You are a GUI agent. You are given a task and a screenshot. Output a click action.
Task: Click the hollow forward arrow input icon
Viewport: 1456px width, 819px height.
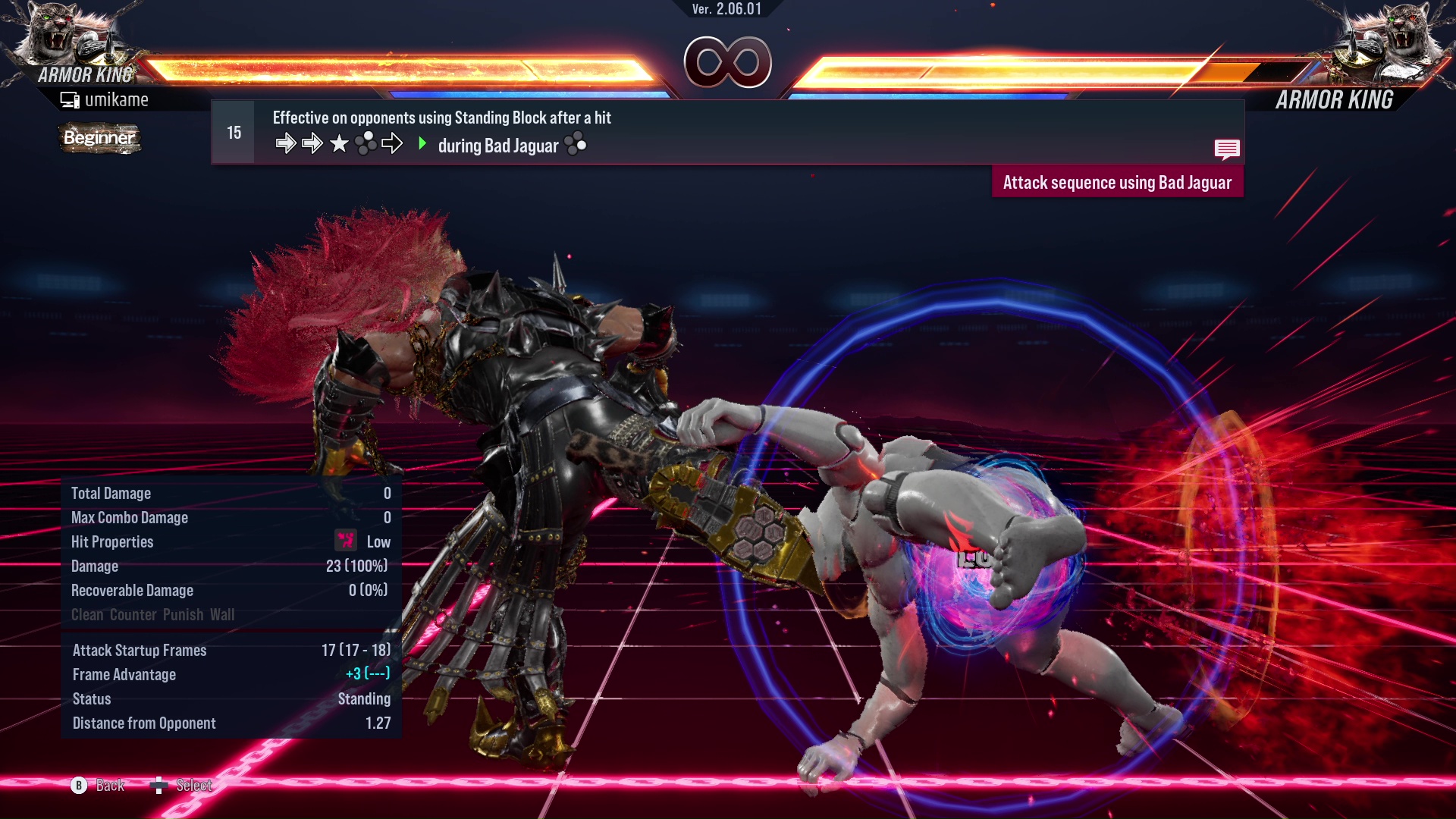coord(394,143)
